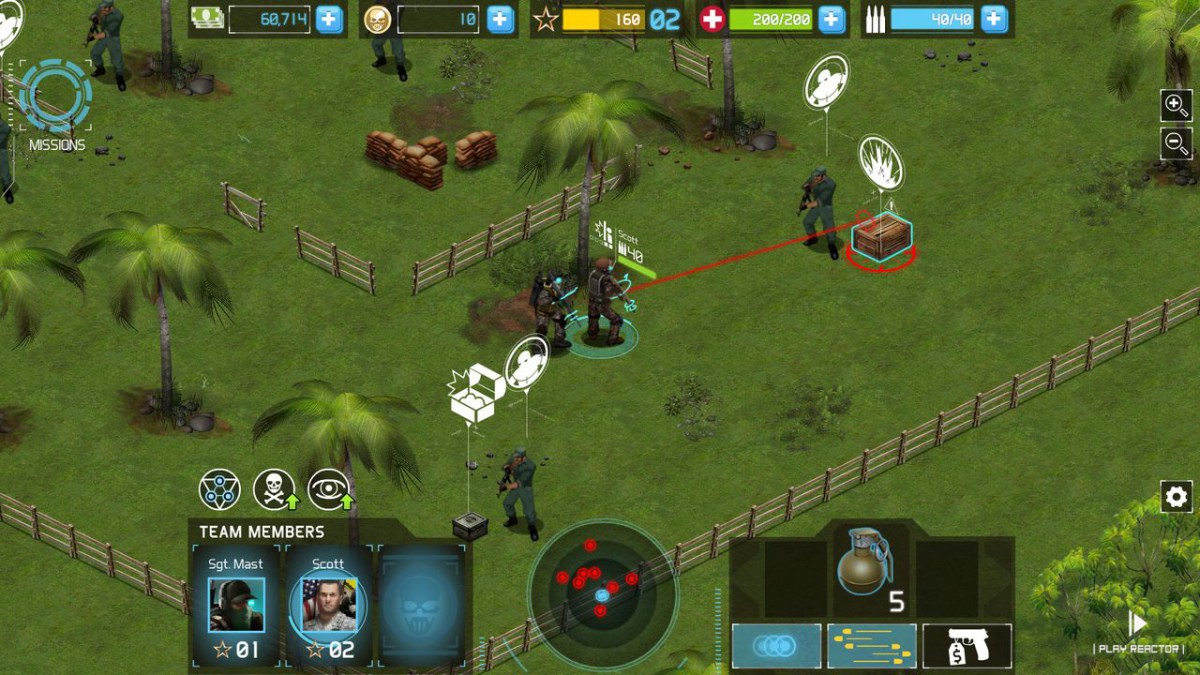The image size is (1200, 675).
Task: Select Scott team member portrait
Action: pyautogui.click(x=329, y=604)
